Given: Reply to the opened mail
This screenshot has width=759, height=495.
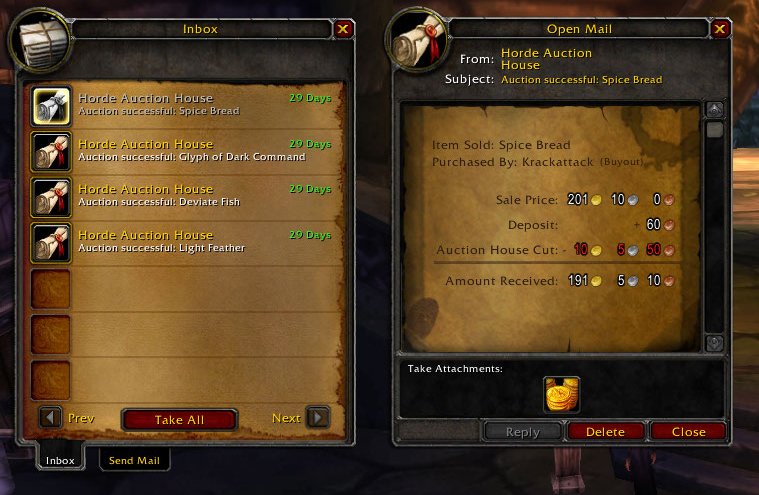Looking at the screenshot, I should point(523,432).
